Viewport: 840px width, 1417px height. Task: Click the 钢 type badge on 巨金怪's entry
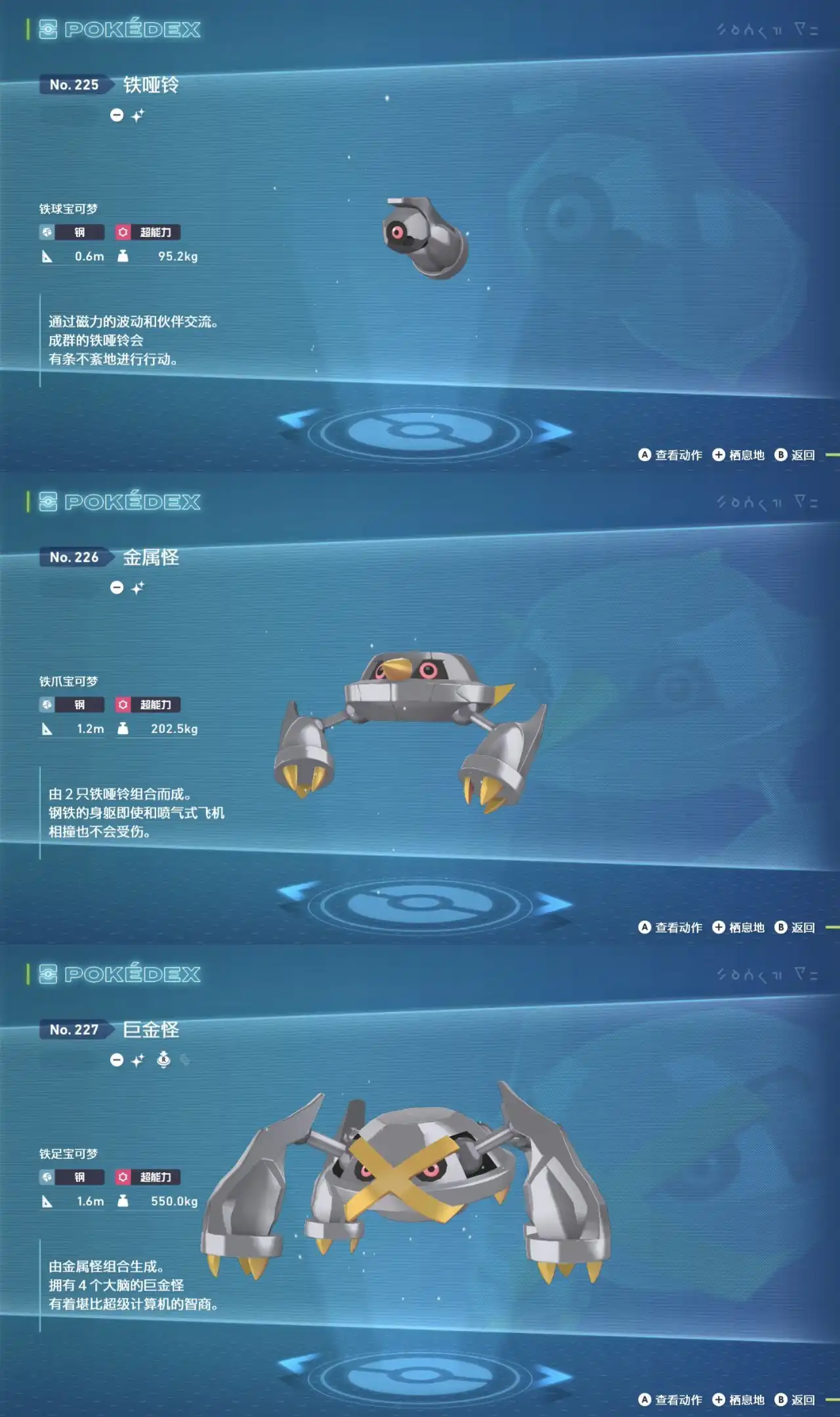coord(72,1178)
